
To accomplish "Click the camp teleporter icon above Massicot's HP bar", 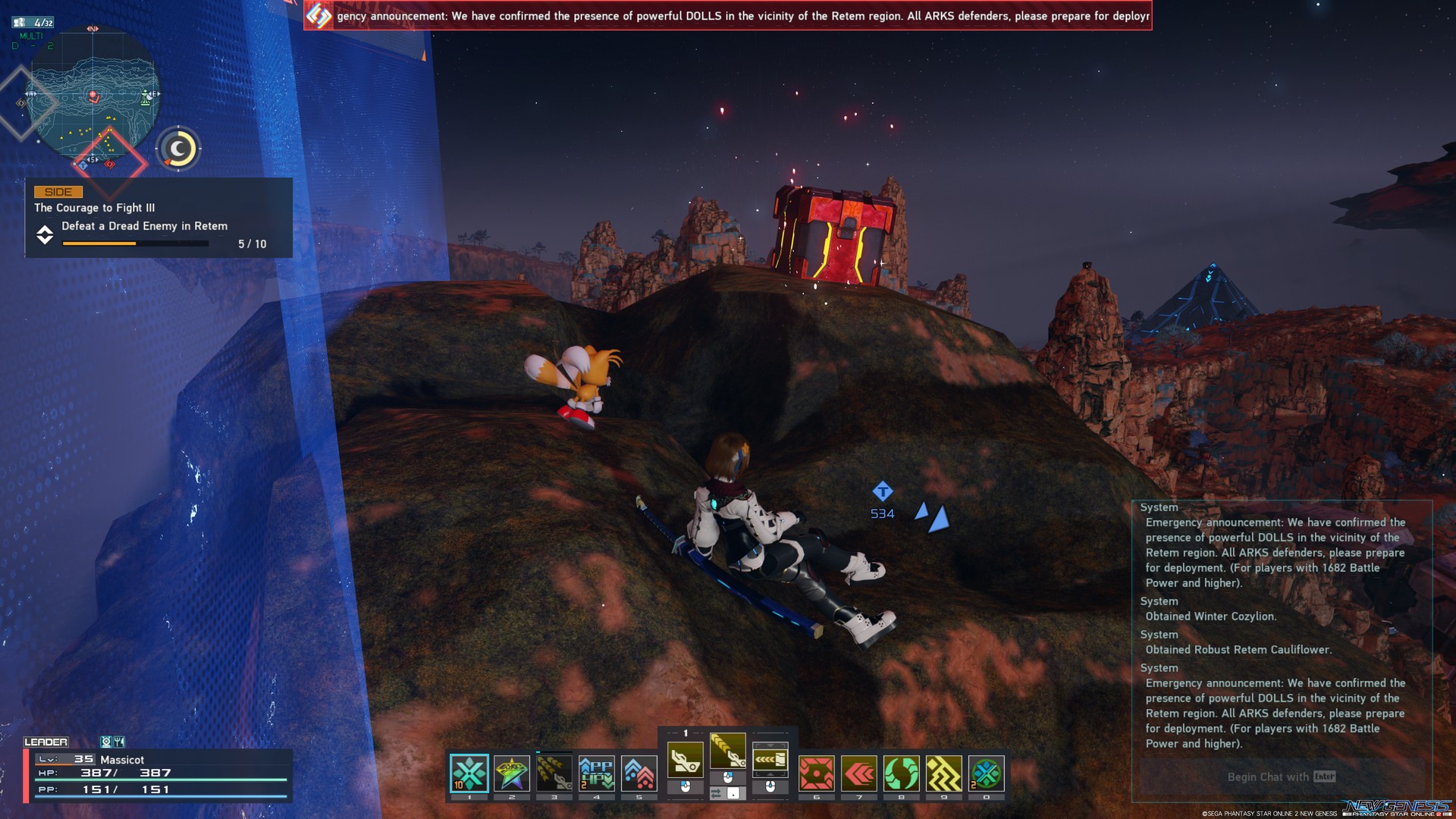I will [106, 742].
